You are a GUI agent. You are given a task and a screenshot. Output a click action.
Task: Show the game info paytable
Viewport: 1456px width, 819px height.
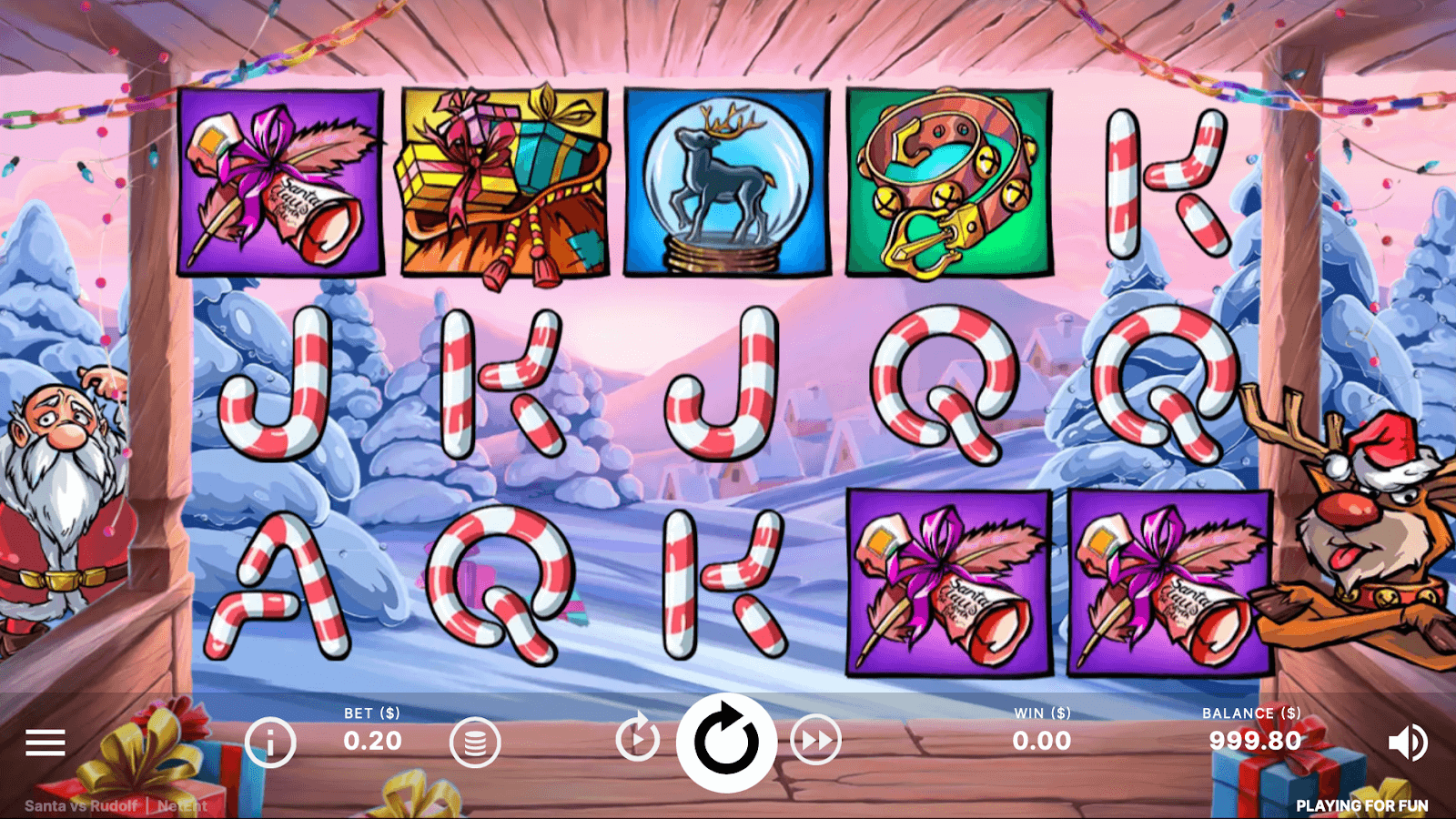(x=270, y=743)
